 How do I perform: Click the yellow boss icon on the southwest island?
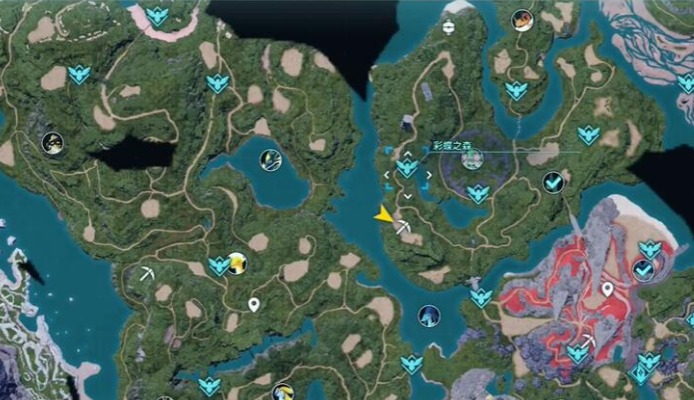(x=237, y=263)
